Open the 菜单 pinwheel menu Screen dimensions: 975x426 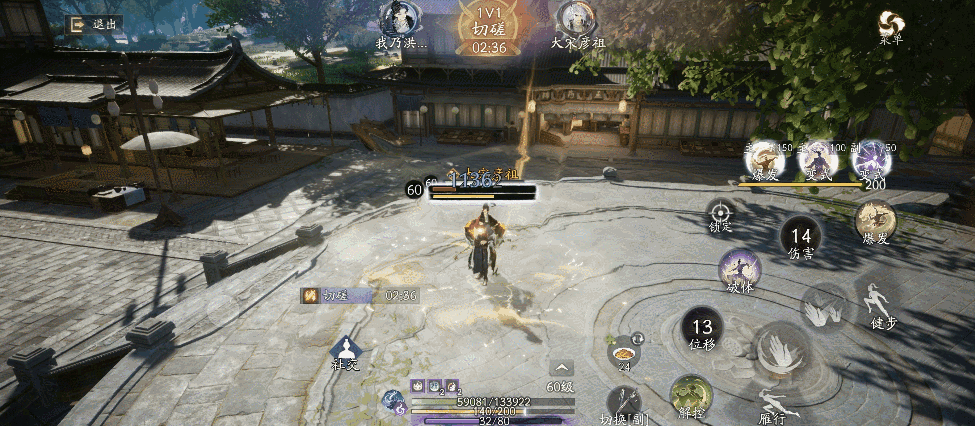(890, 25)
